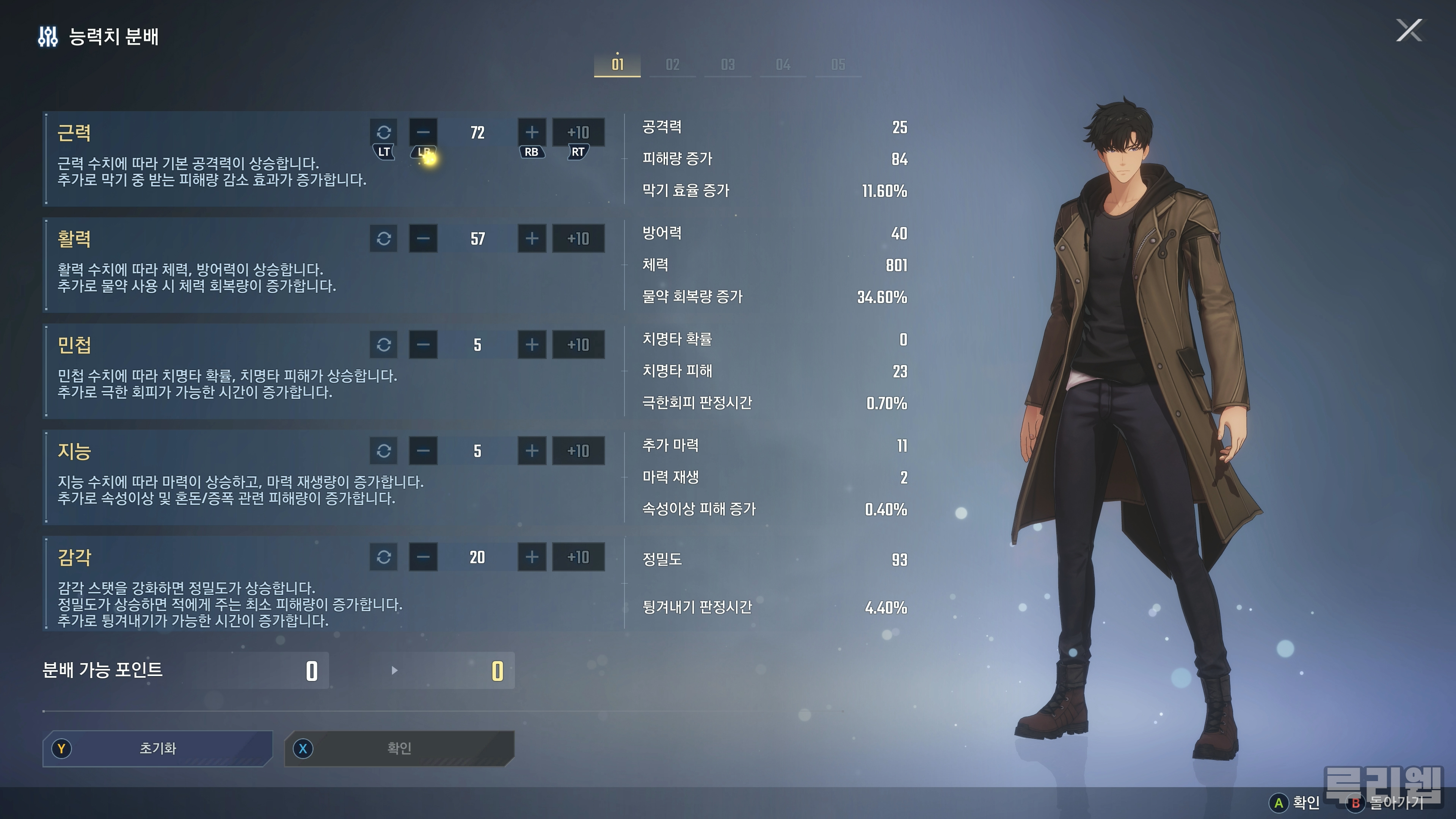Screen dimensions: 1456x819
Task: Close the stat distribution screen
Action: pos(1409,30)
